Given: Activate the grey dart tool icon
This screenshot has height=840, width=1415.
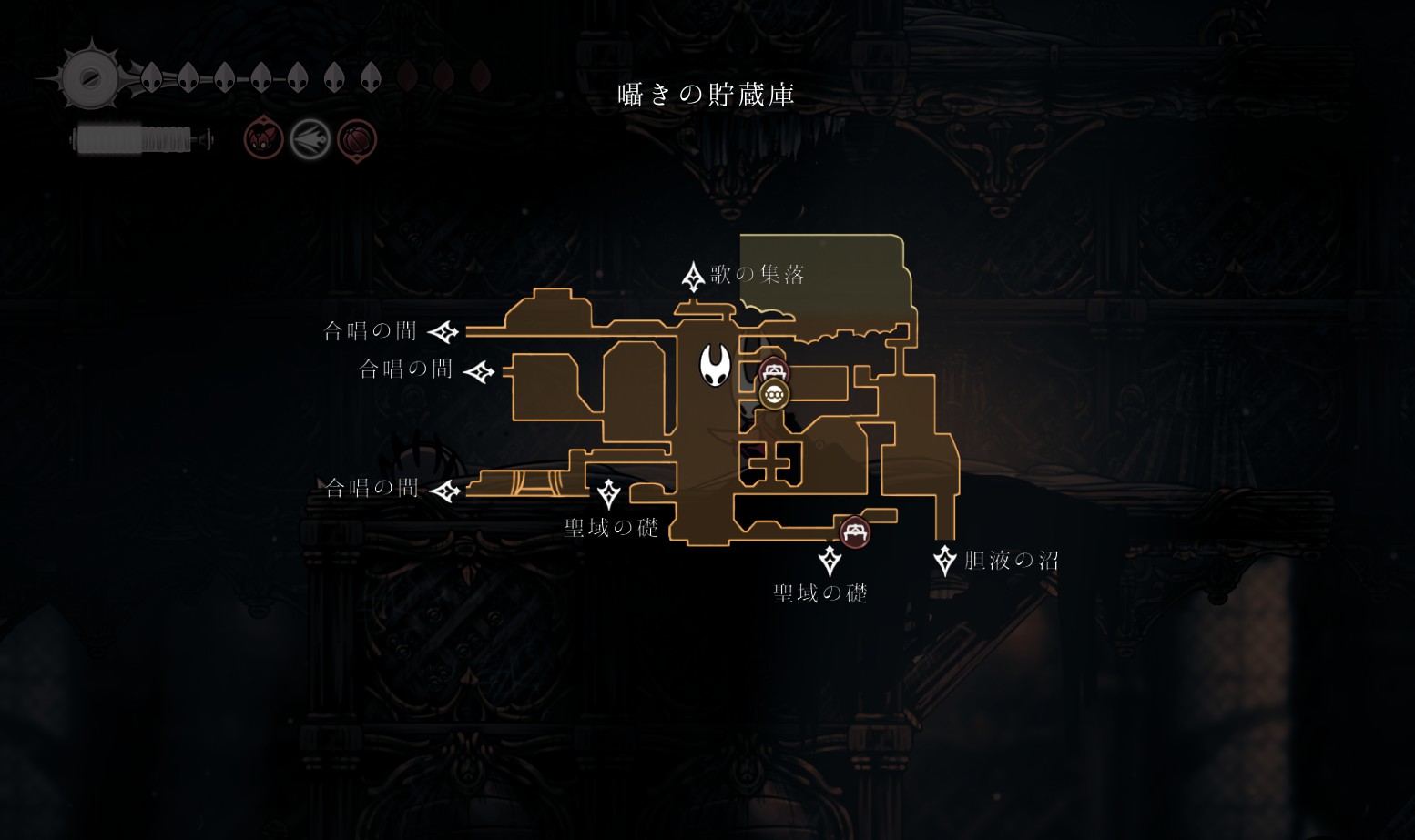Looking at the screenshot, I should coord(310,140).
